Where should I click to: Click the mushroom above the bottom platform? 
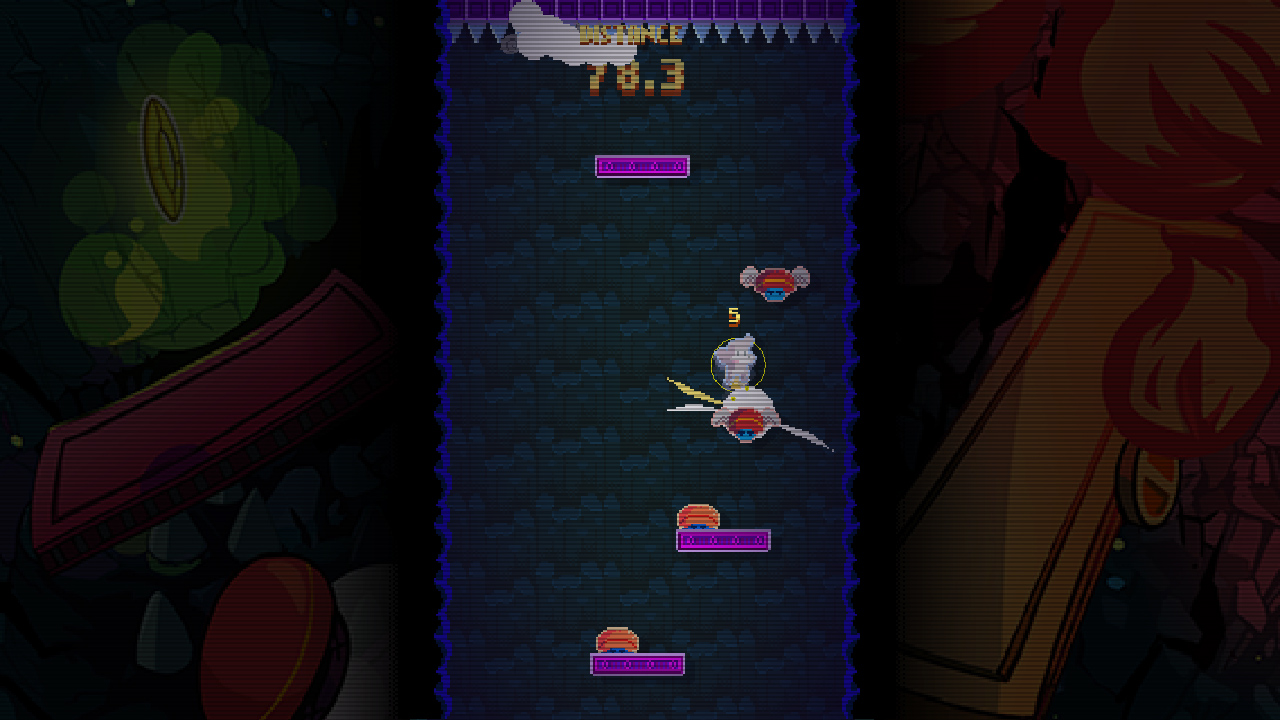tap(620, 639)
